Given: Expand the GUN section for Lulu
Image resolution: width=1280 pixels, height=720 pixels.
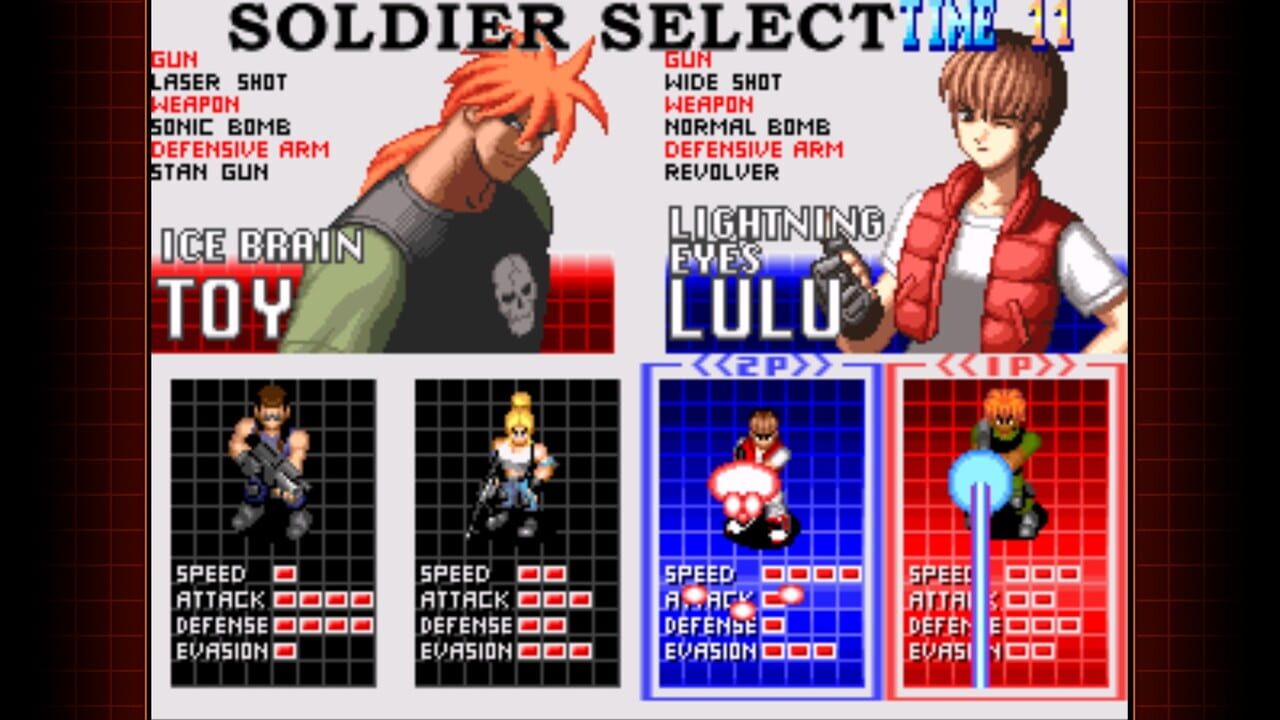Looking at the screenshot, I should click(x=689, y=61).
